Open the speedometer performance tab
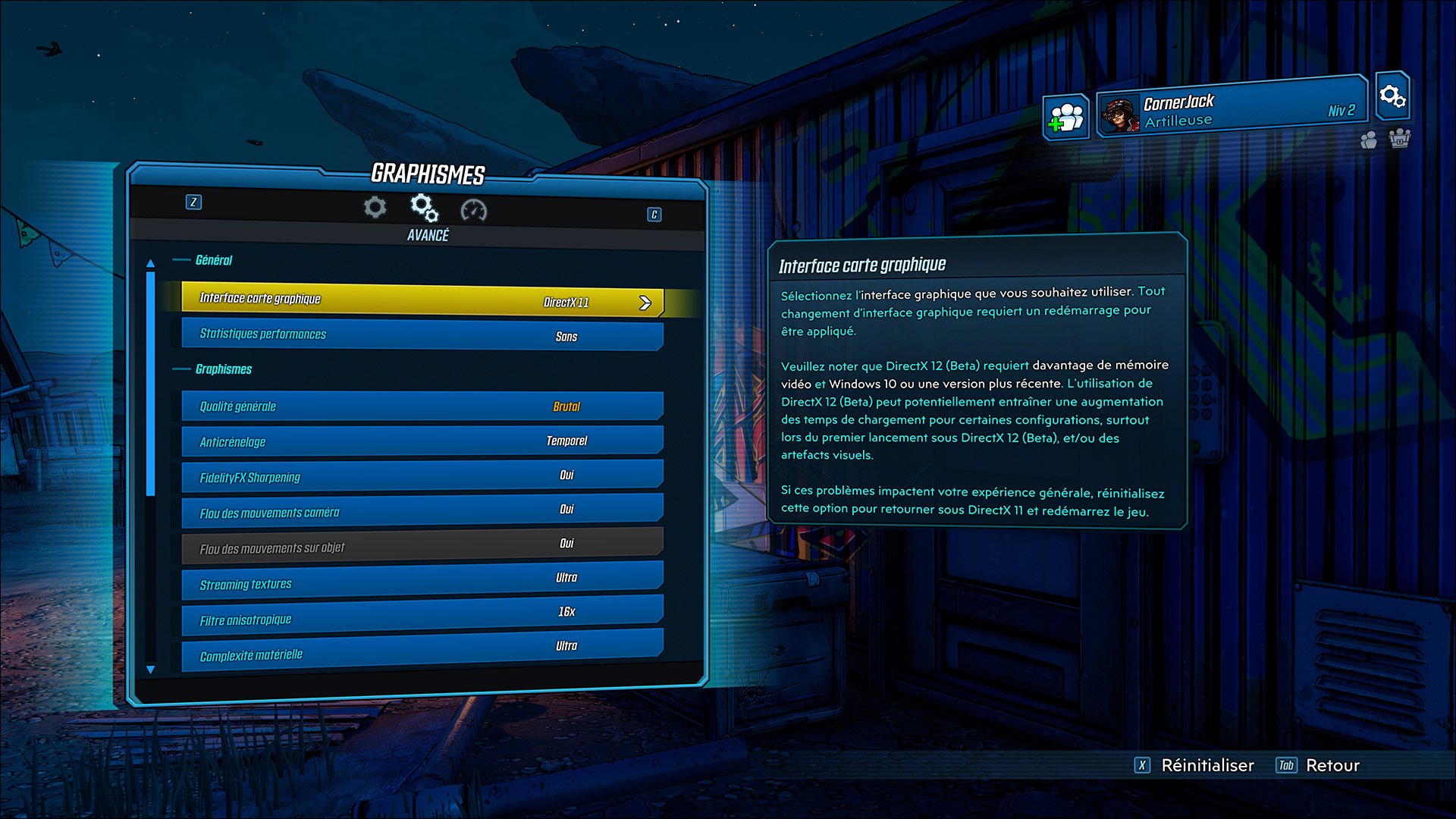 tap(474, 210)
